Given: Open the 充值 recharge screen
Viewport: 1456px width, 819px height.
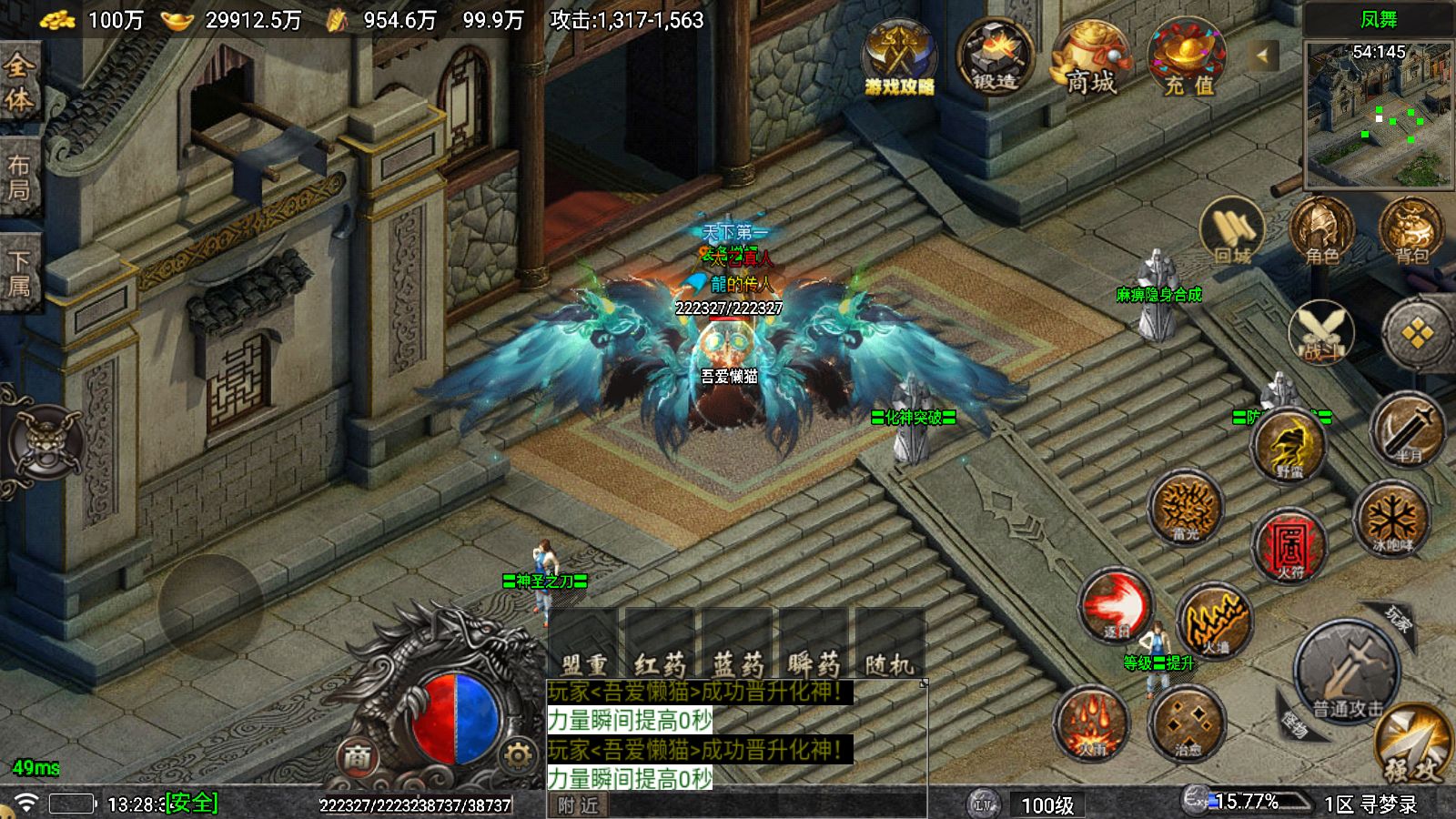Looking at the screenshot, I should (x=1187, y=58).
